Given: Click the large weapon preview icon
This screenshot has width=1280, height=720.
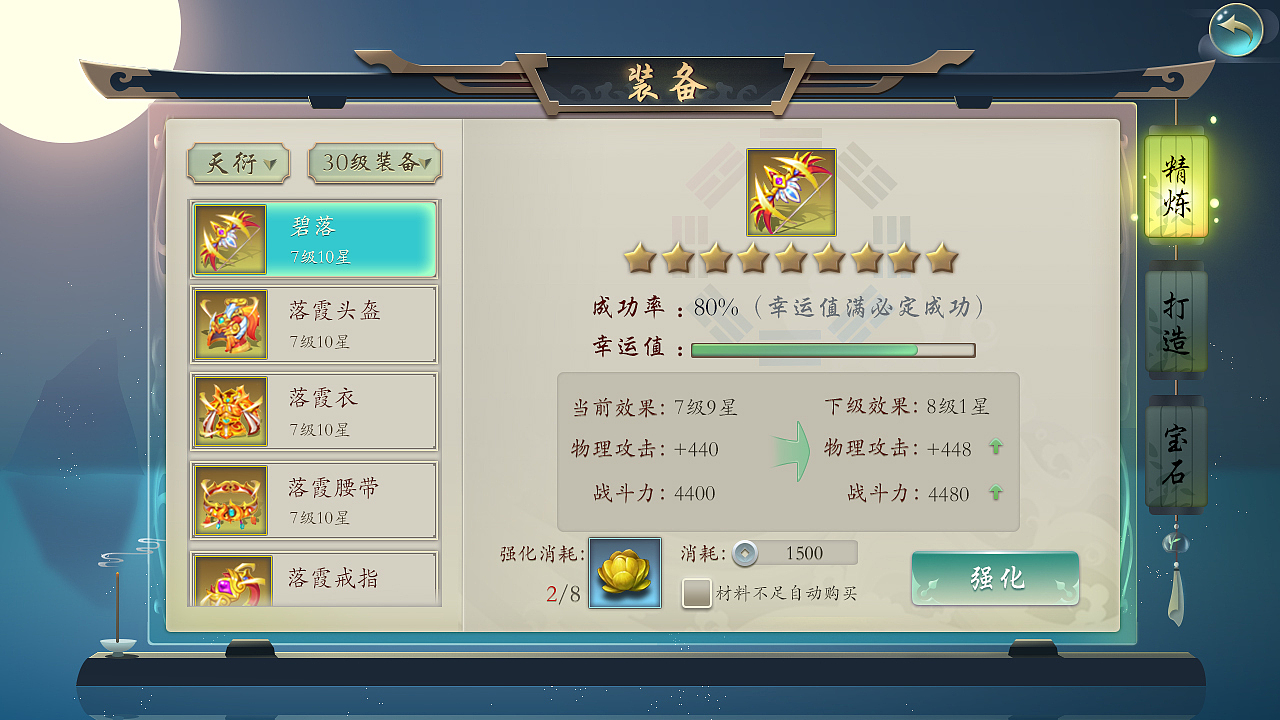Looking at the screenshot, I should coord(790,192).
